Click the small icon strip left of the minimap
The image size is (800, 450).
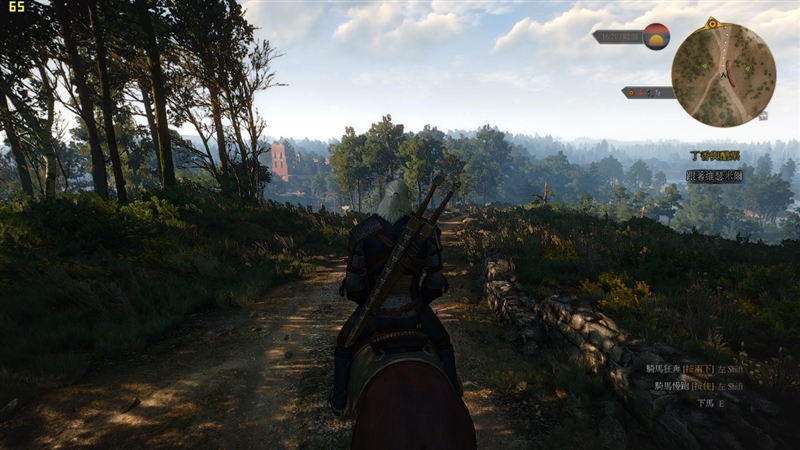pos(648,92)
